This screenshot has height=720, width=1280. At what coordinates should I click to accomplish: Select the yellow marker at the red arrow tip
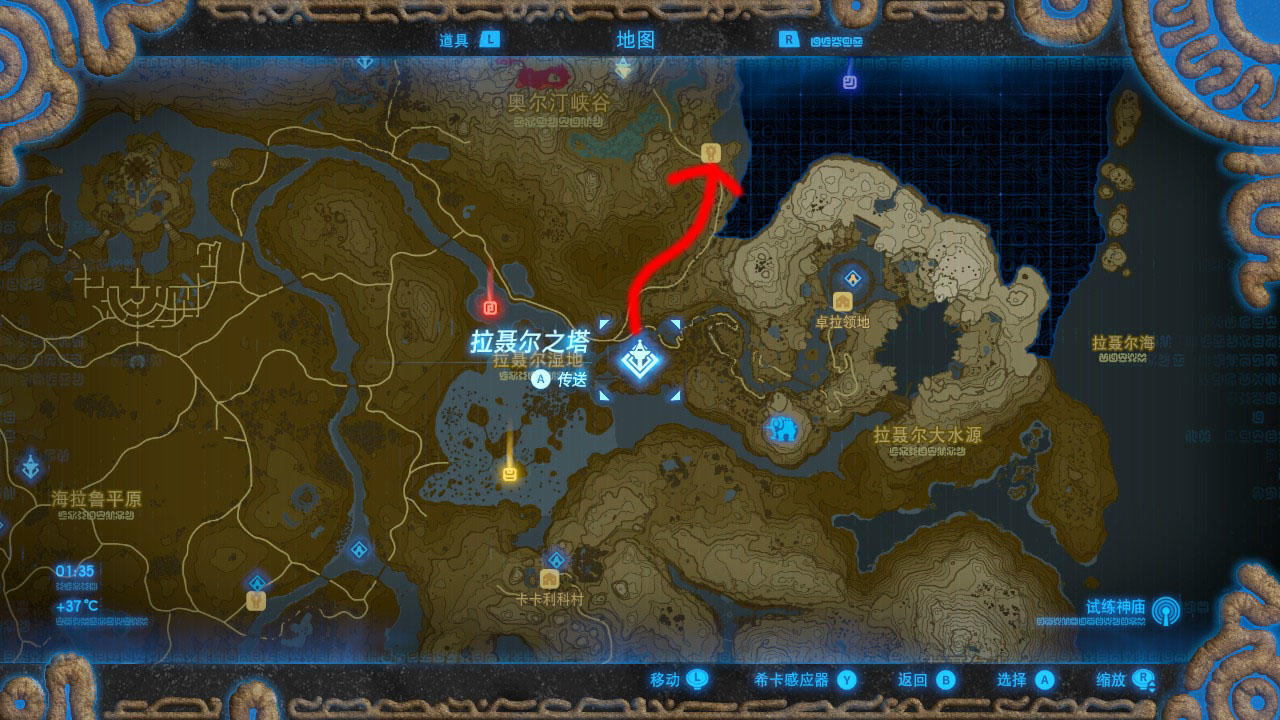pos(710,152)
